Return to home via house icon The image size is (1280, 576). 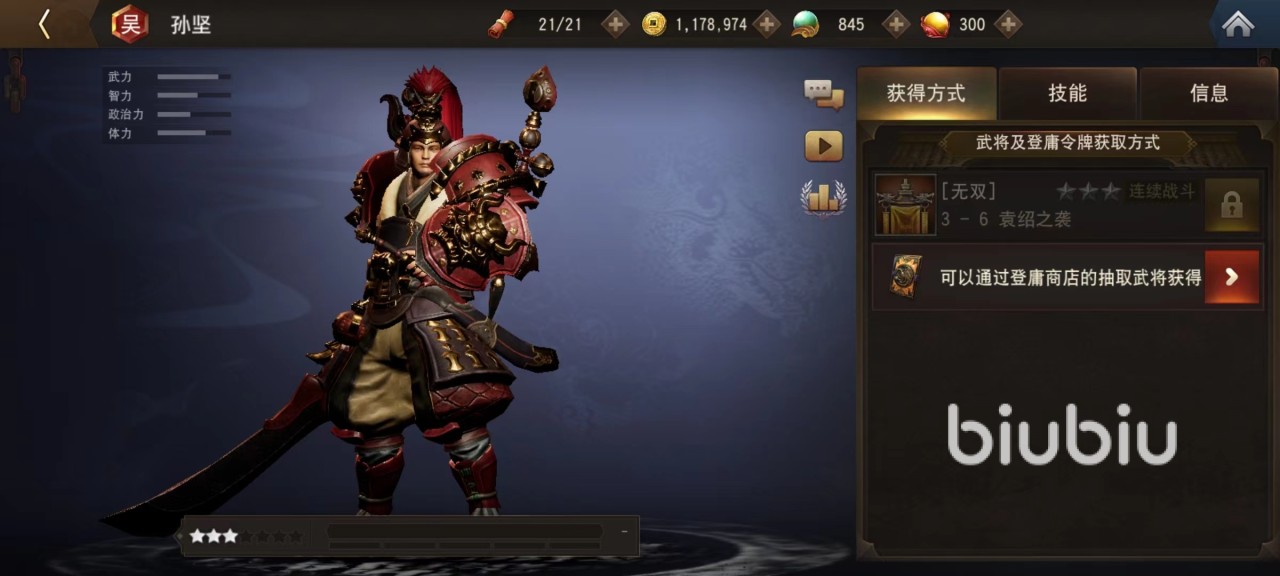(1238, 24)
